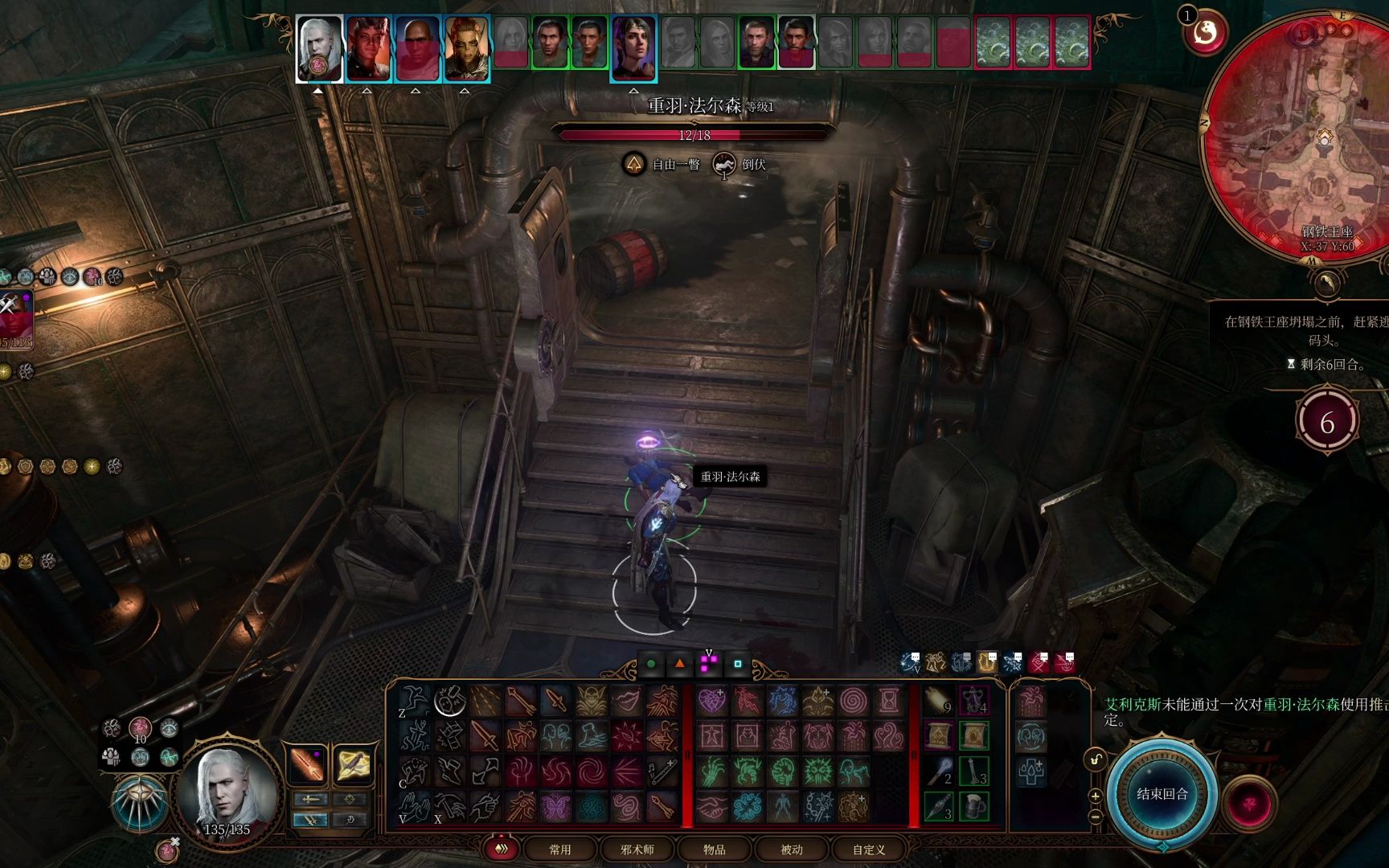Show the 被动 passives hotbar tab
1389x868 pixels.
pos(792,850)
